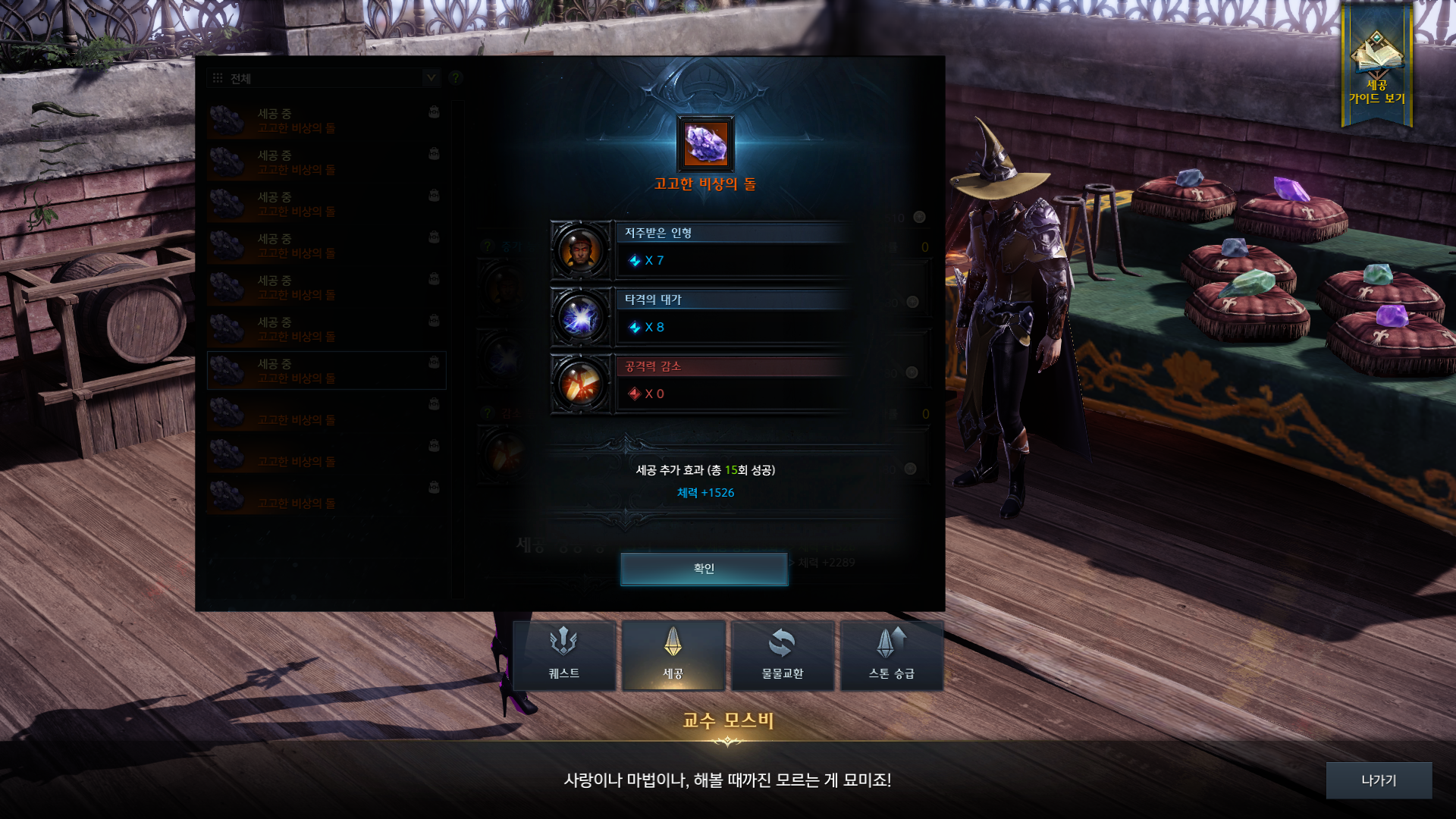Viewport: 1456px width, 819px height.
Task: Click the 고고한 비상의 돌 stone icon
Action: click(705, 144)
